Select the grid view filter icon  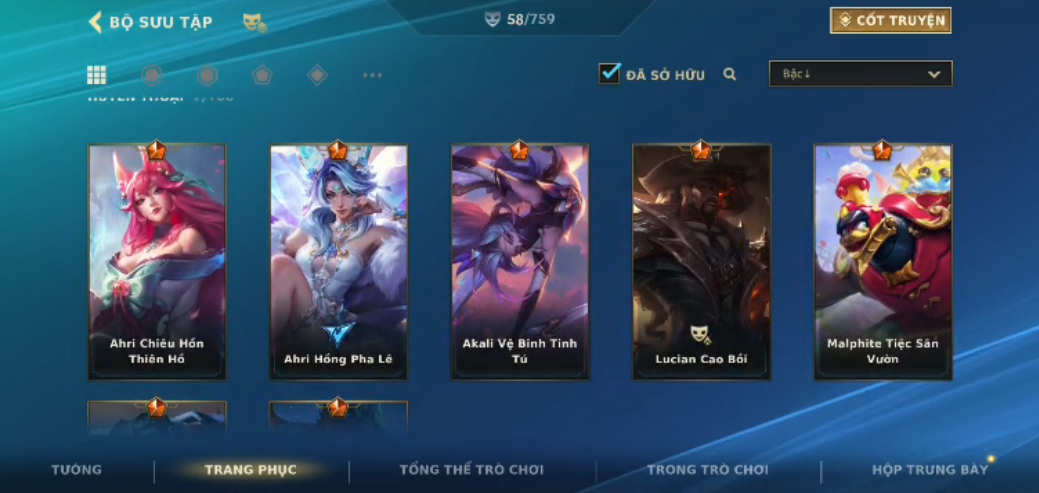[97, 75]
